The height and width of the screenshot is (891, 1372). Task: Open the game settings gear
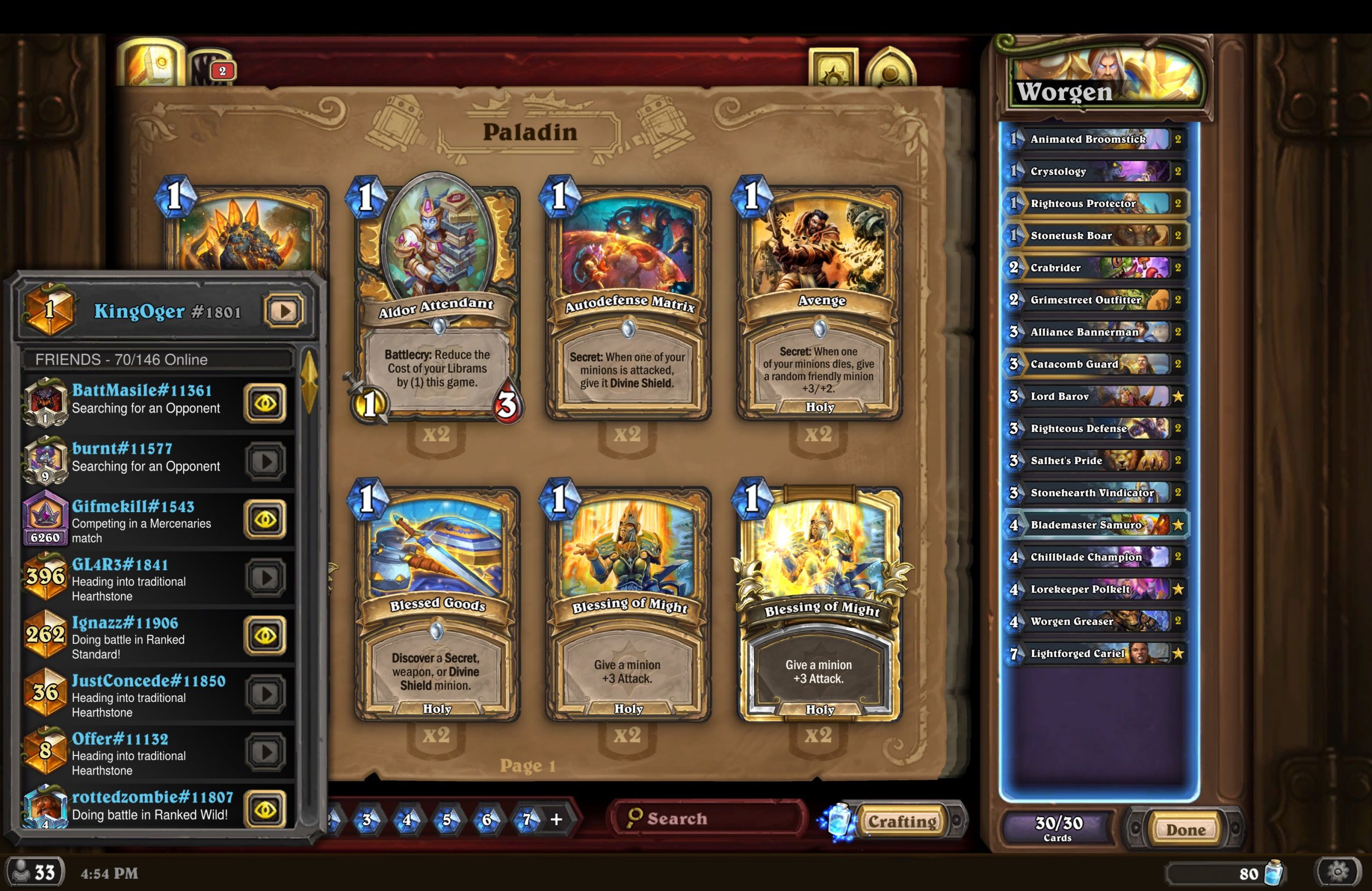point(1338,873)
